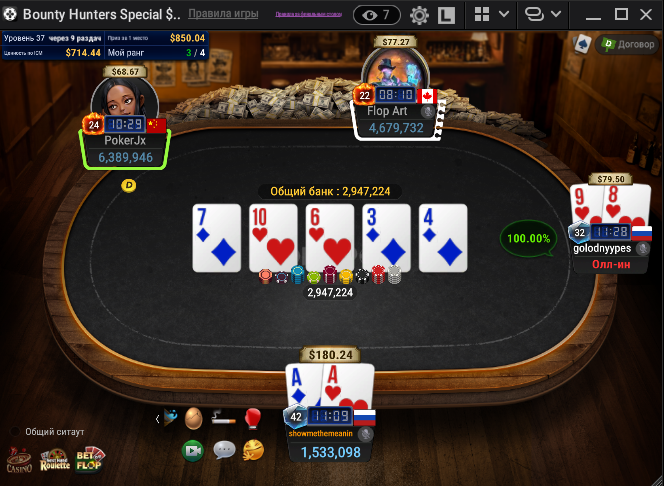Screen dimensions: 664x486
Task: Open the gear settings icon
Action: click(419, 16)
